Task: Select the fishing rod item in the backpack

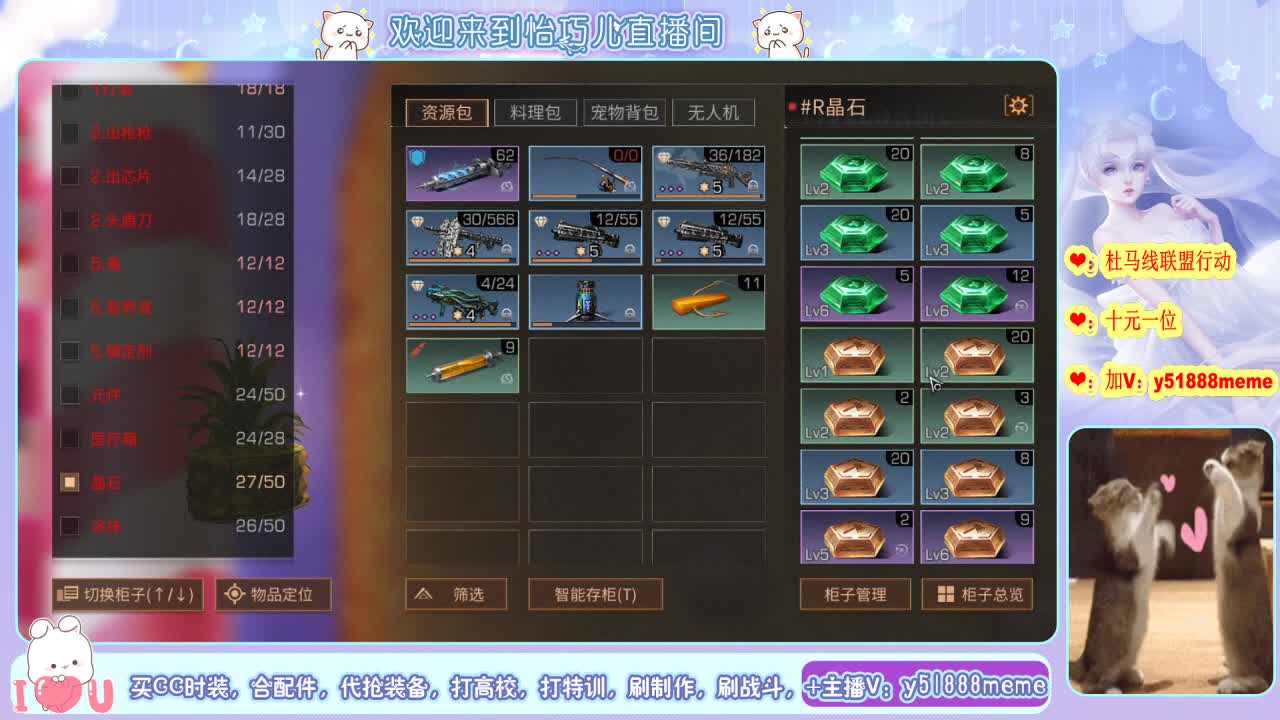Action: coord(585,173)
